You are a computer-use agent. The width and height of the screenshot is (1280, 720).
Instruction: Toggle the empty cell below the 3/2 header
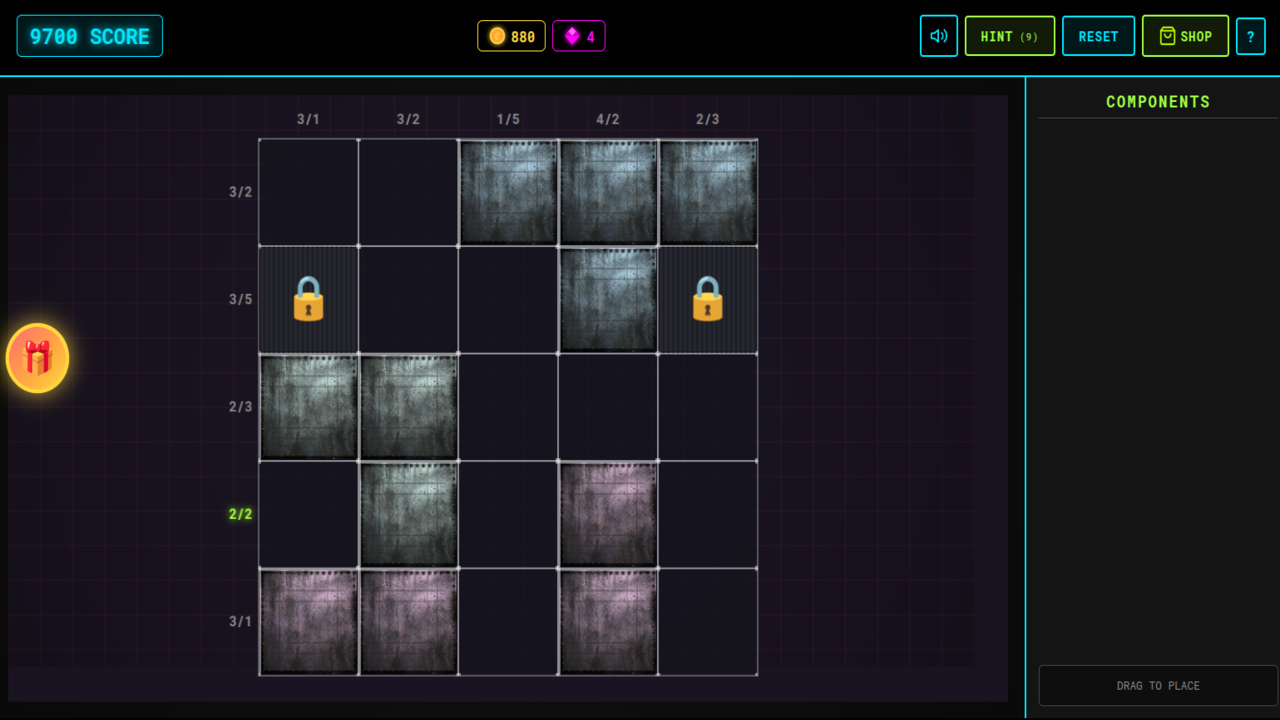coord(408,192)
